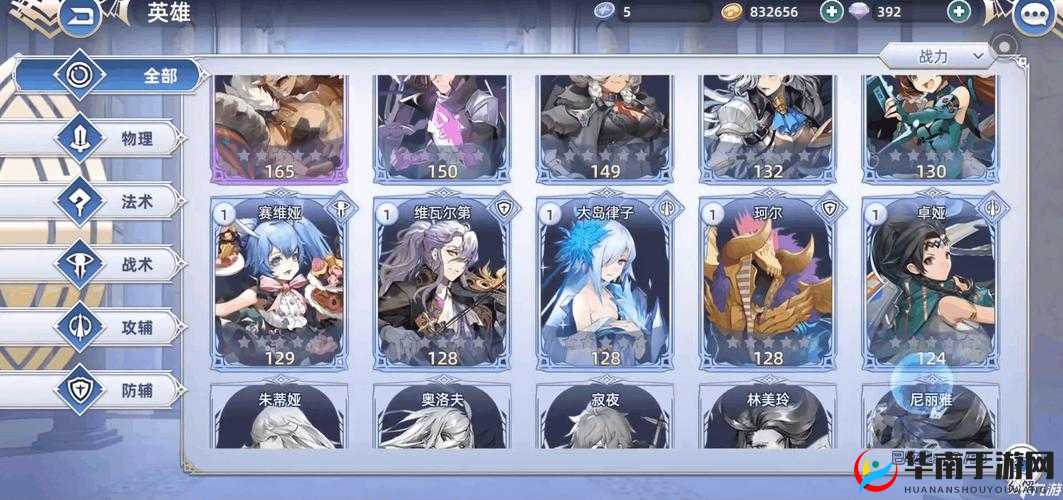Add more gold coins with plus button
1063x500 pixels.
(x=831, y=12)
